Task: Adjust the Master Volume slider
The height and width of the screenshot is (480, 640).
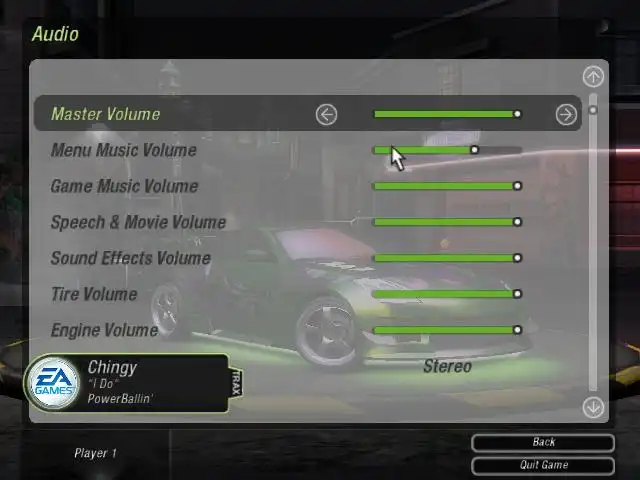Action: point(446,114)
